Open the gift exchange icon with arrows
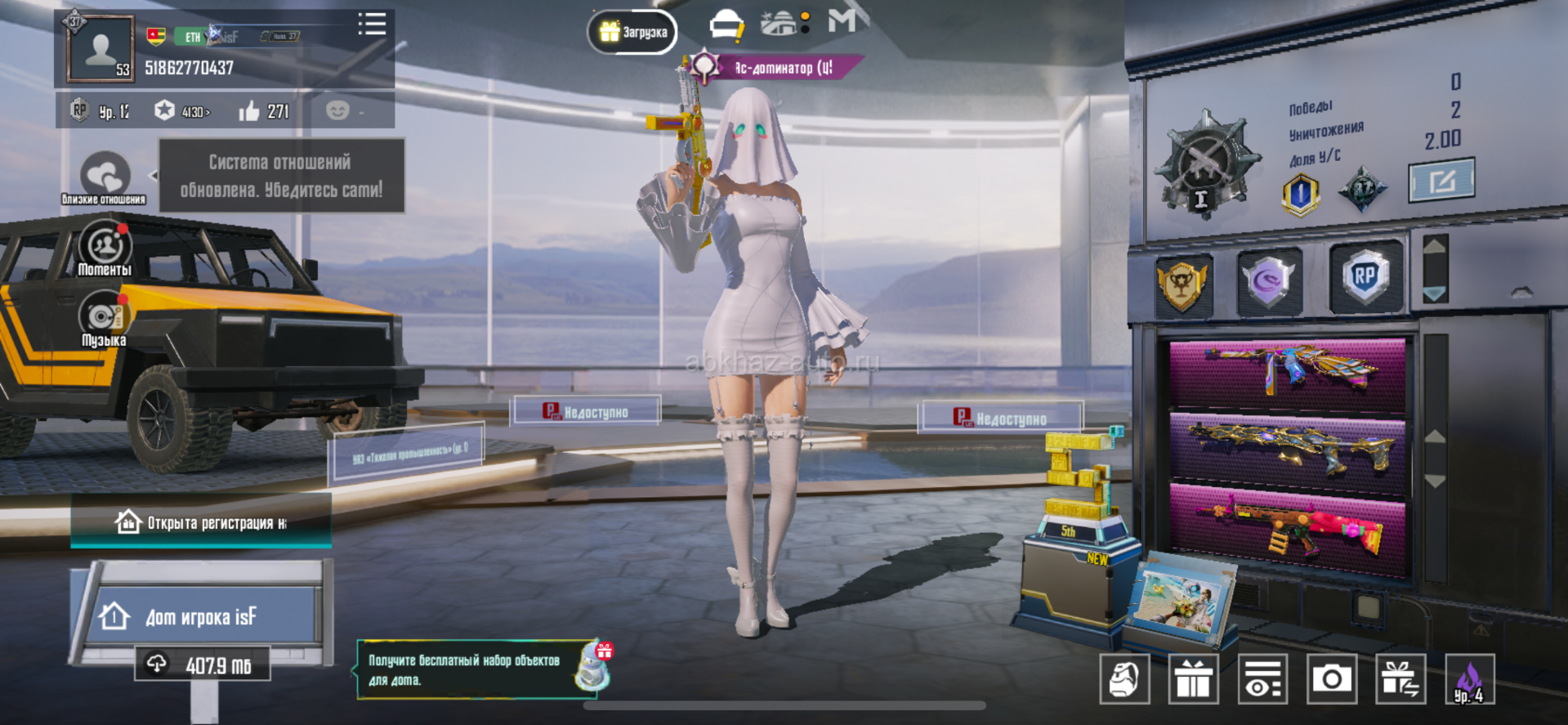Screen dimensions: 1568x725 [1400, 678]
